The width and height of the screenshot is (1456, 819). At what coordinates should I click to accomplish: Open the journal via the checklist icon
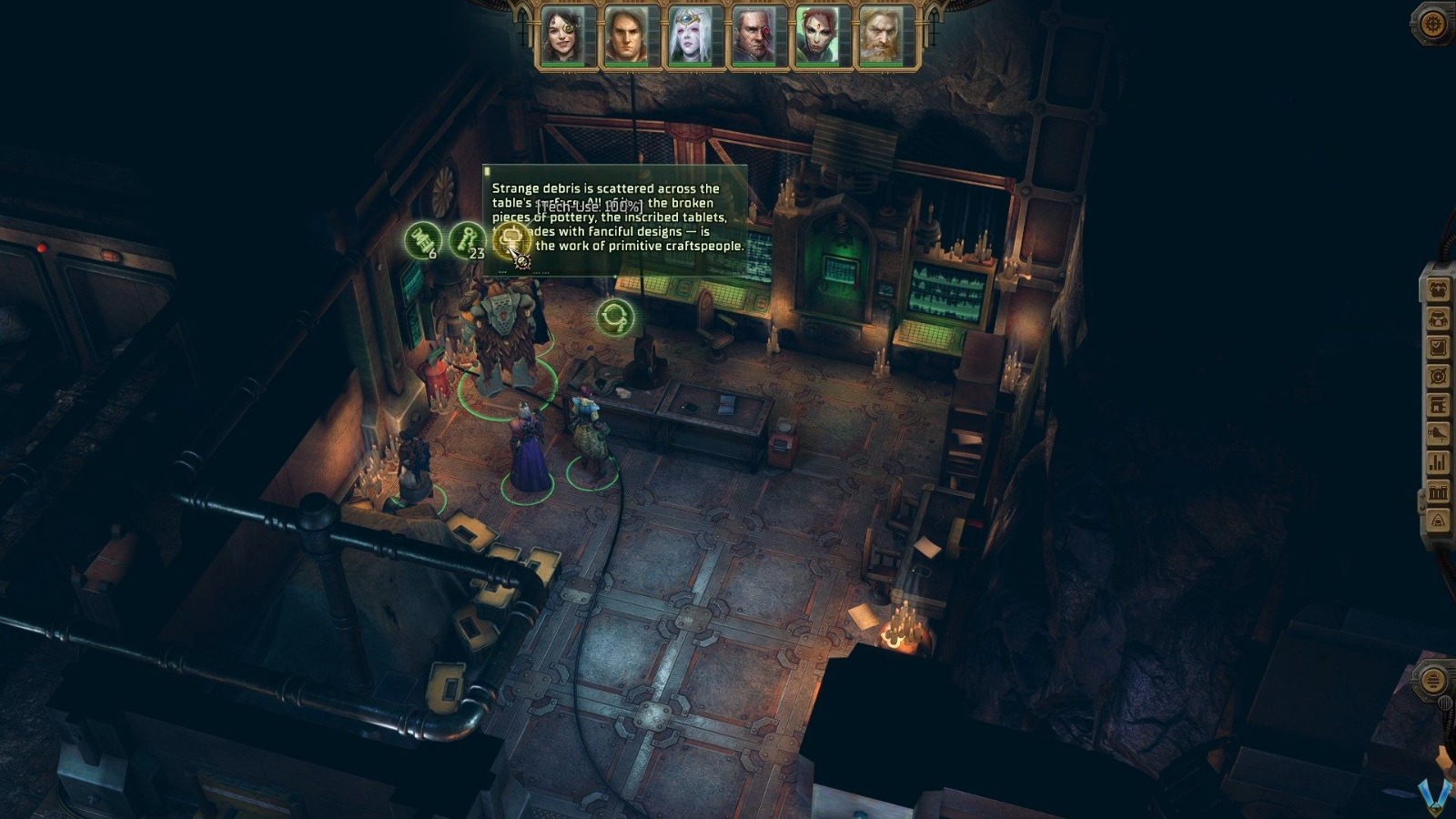tap(1436, 349)
